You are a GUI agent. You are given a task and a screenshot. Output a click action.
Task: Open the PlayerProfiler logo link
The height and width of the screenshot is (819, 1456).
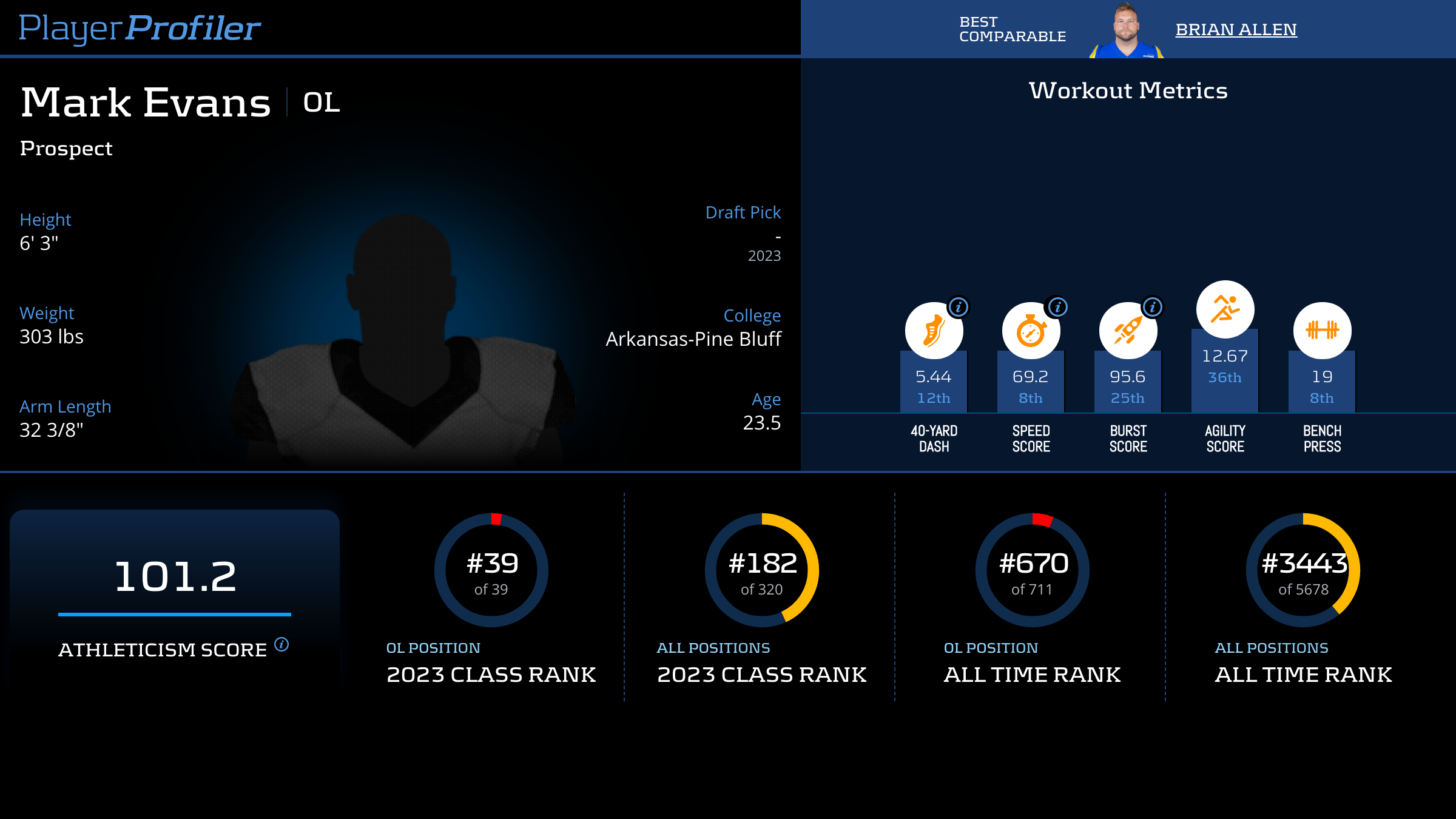(140, 28)
